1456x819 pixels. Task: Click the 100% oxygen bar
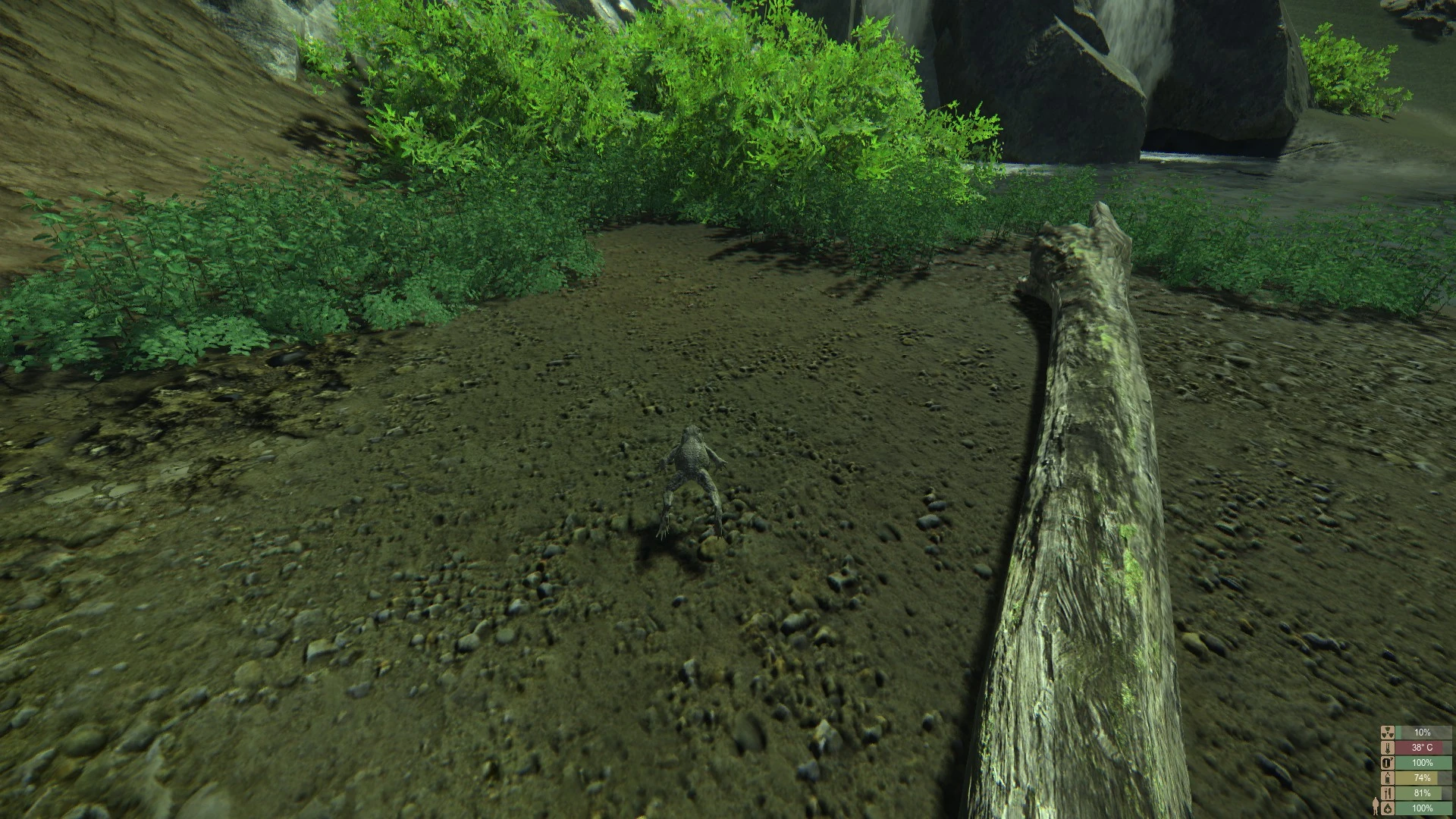(1423, 763)
